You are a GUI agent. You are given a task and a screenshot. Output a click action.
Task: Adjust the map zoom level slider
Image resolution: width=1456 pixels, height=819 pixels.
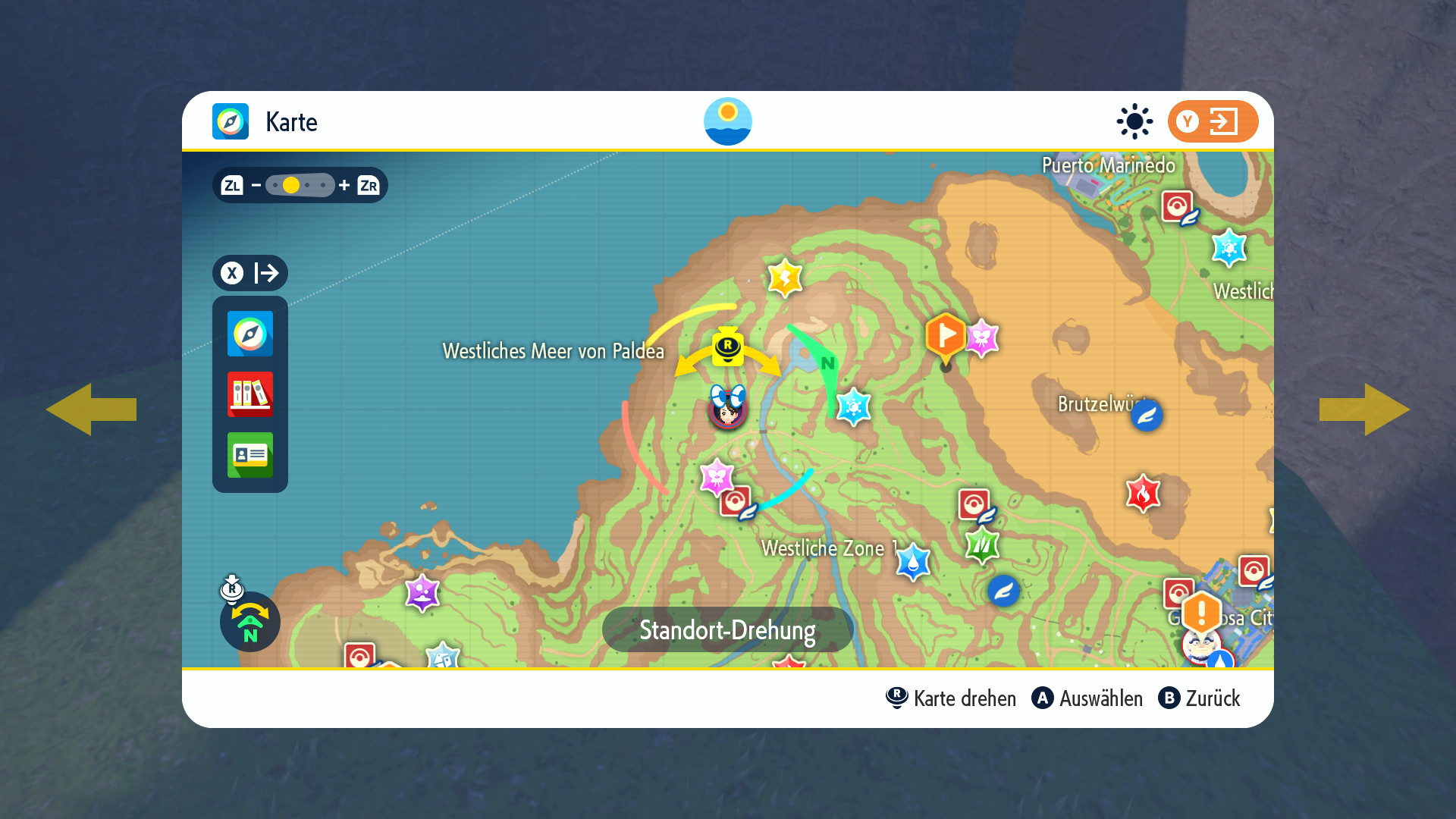(x=300, y=185)
